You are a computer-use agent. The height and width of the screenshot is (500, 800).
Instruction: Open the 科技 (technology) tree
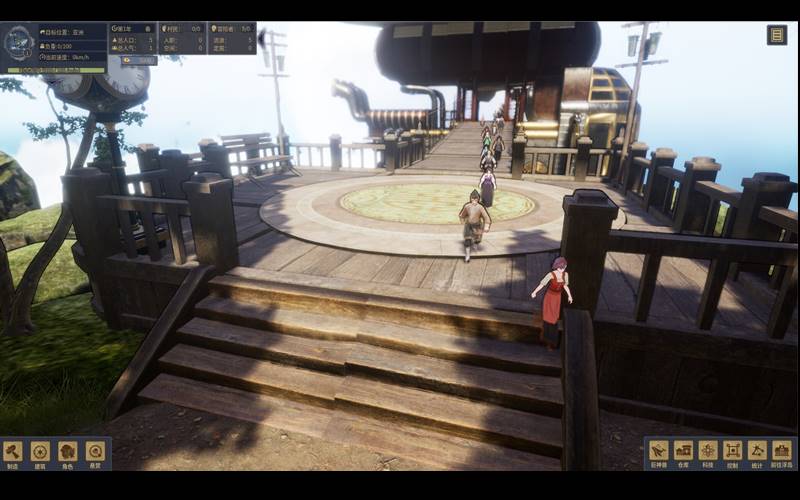click(708, 452)
